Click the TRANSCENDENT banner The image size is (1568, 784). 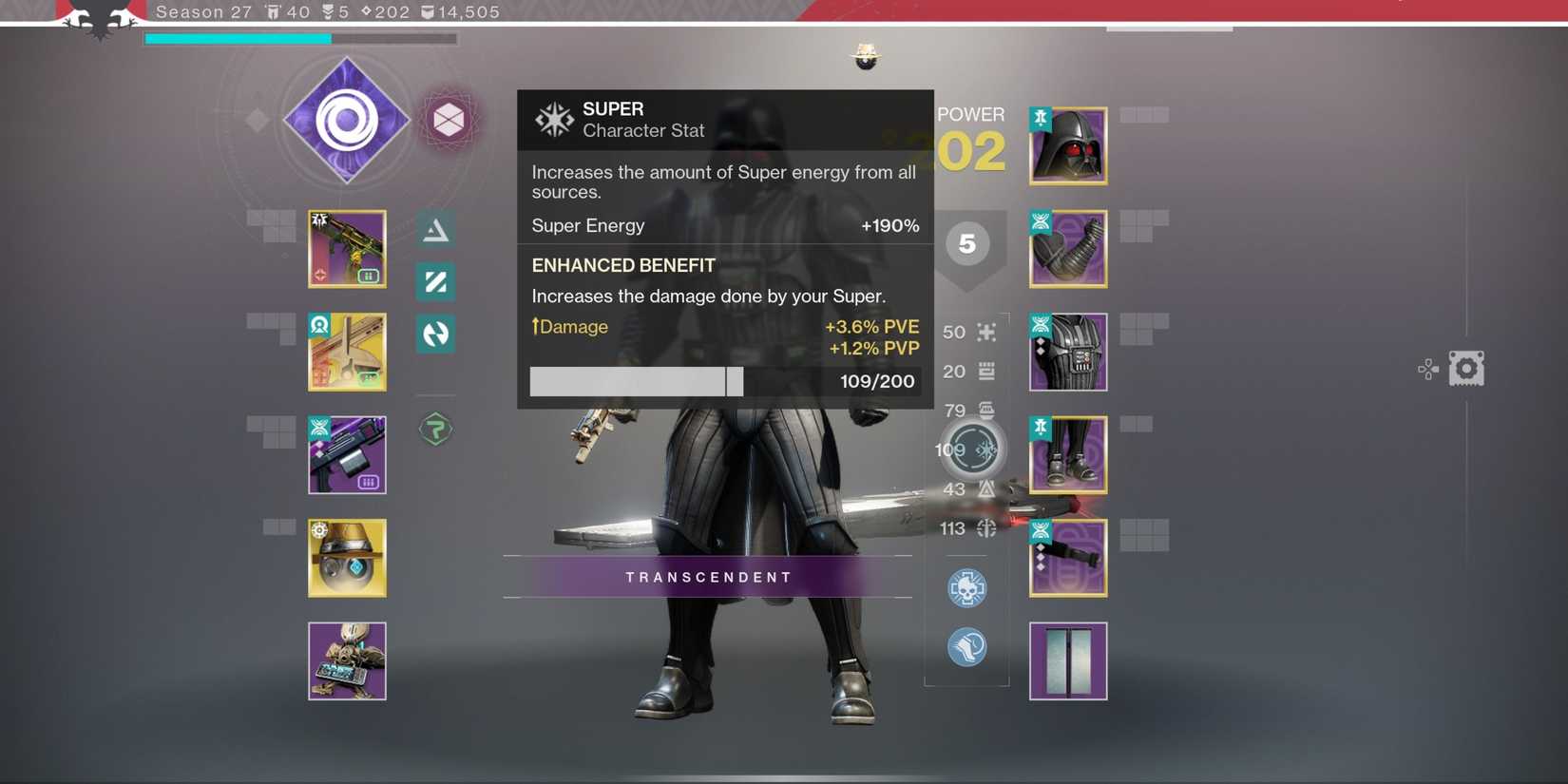pyautogui.click(x=707, y=577)
